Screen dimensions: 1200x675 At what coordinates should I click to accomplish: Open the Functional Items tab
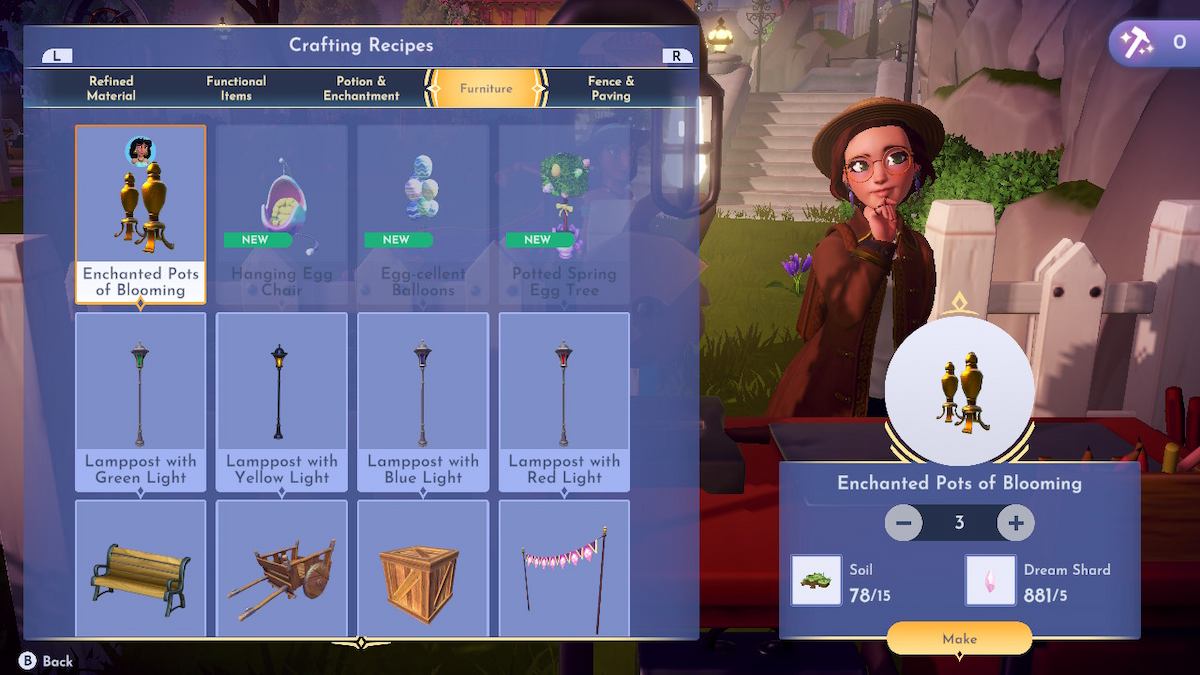236,88
